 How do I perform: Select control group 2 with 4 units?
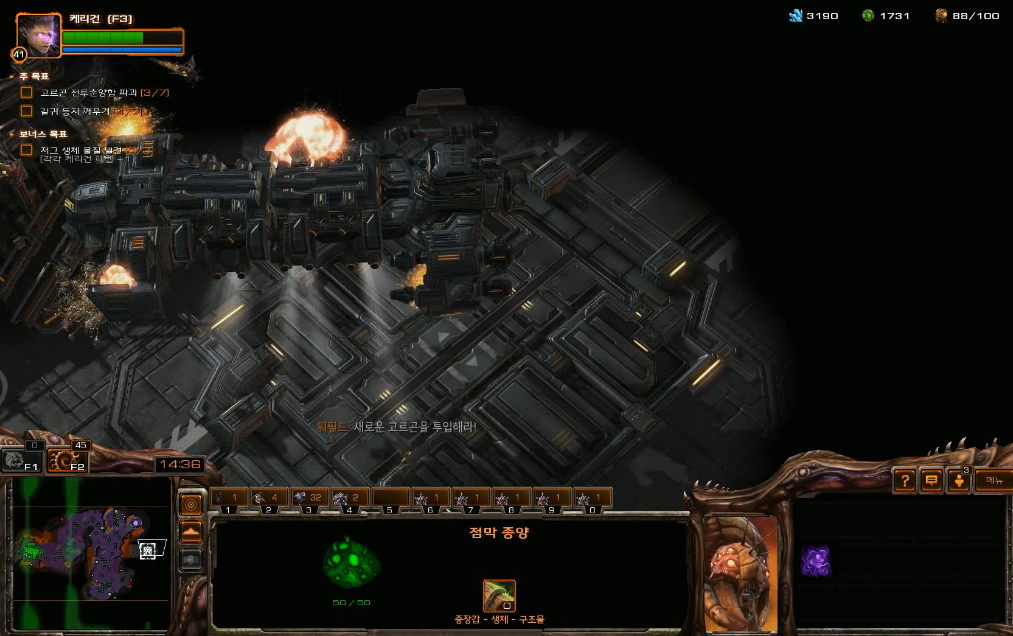(x=268, y=497)
